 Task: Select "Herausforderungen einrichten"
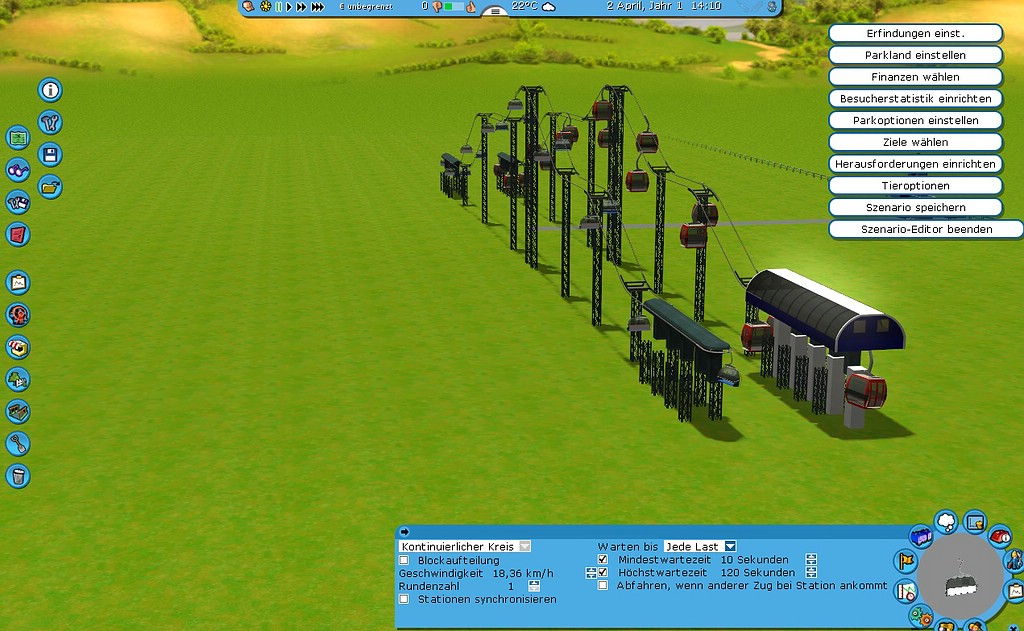pyautogui.click(x=915, y=164)
